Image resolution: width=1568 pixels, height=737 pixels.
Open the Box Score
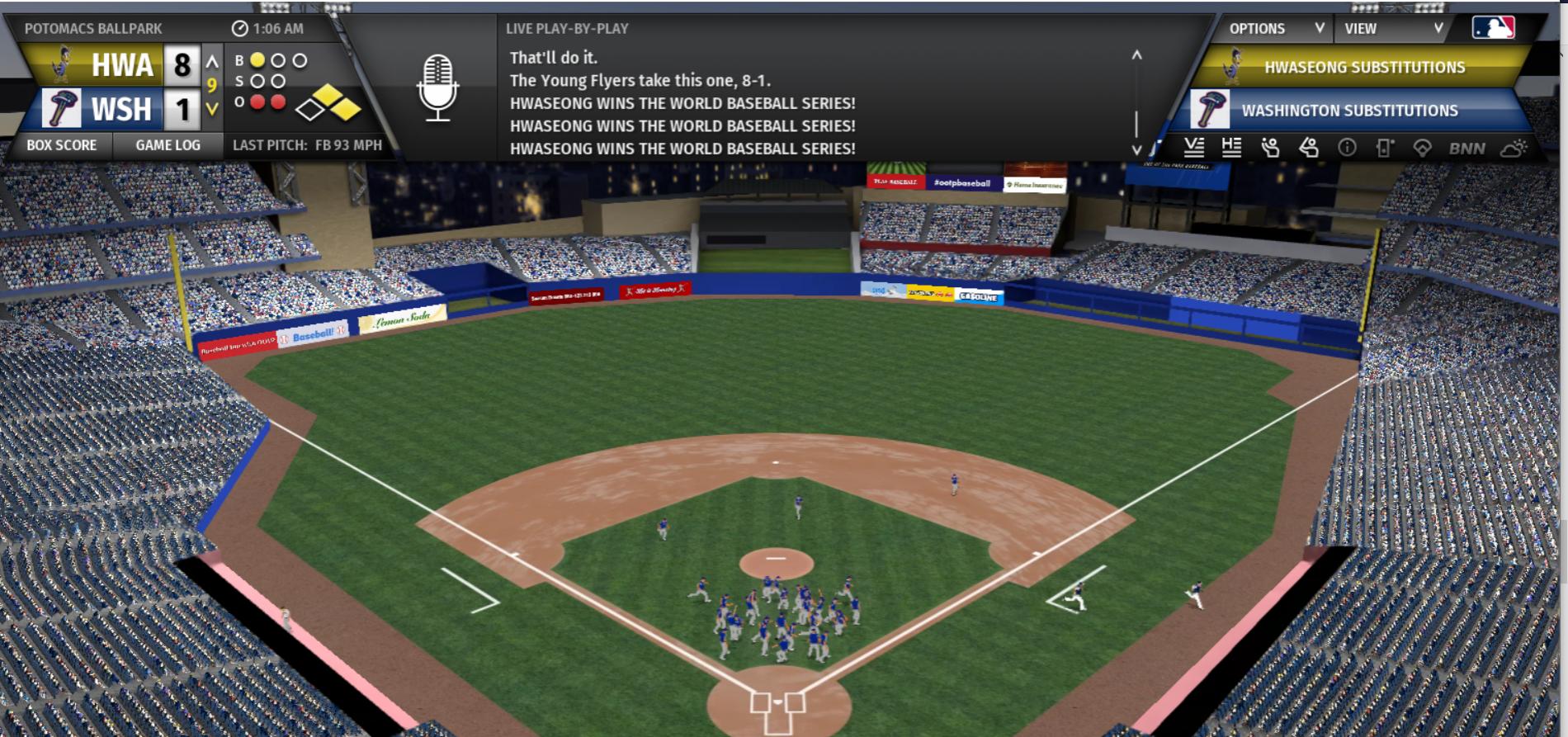[62, 145]
